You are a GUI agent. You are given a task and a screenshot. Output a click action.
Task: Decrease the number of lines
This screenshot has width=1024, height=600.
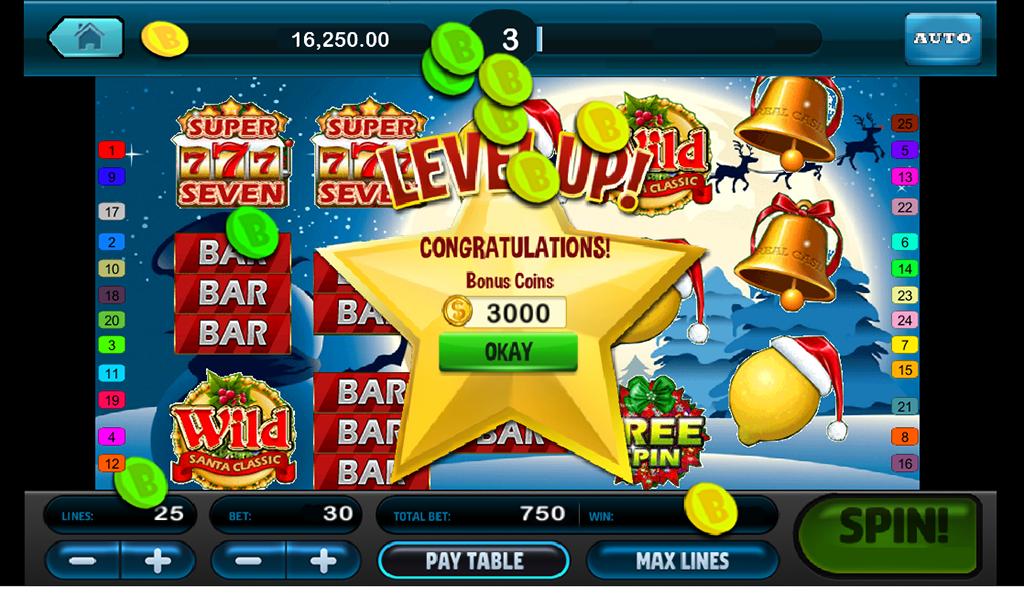pos(83,560)
